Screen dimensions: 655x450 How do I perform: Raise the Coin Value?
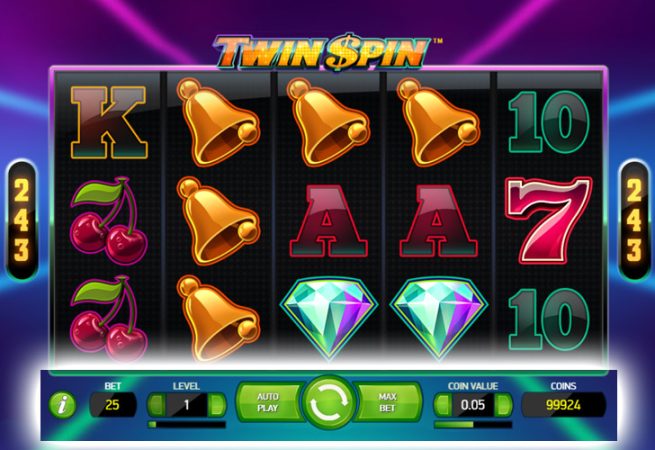505,405
